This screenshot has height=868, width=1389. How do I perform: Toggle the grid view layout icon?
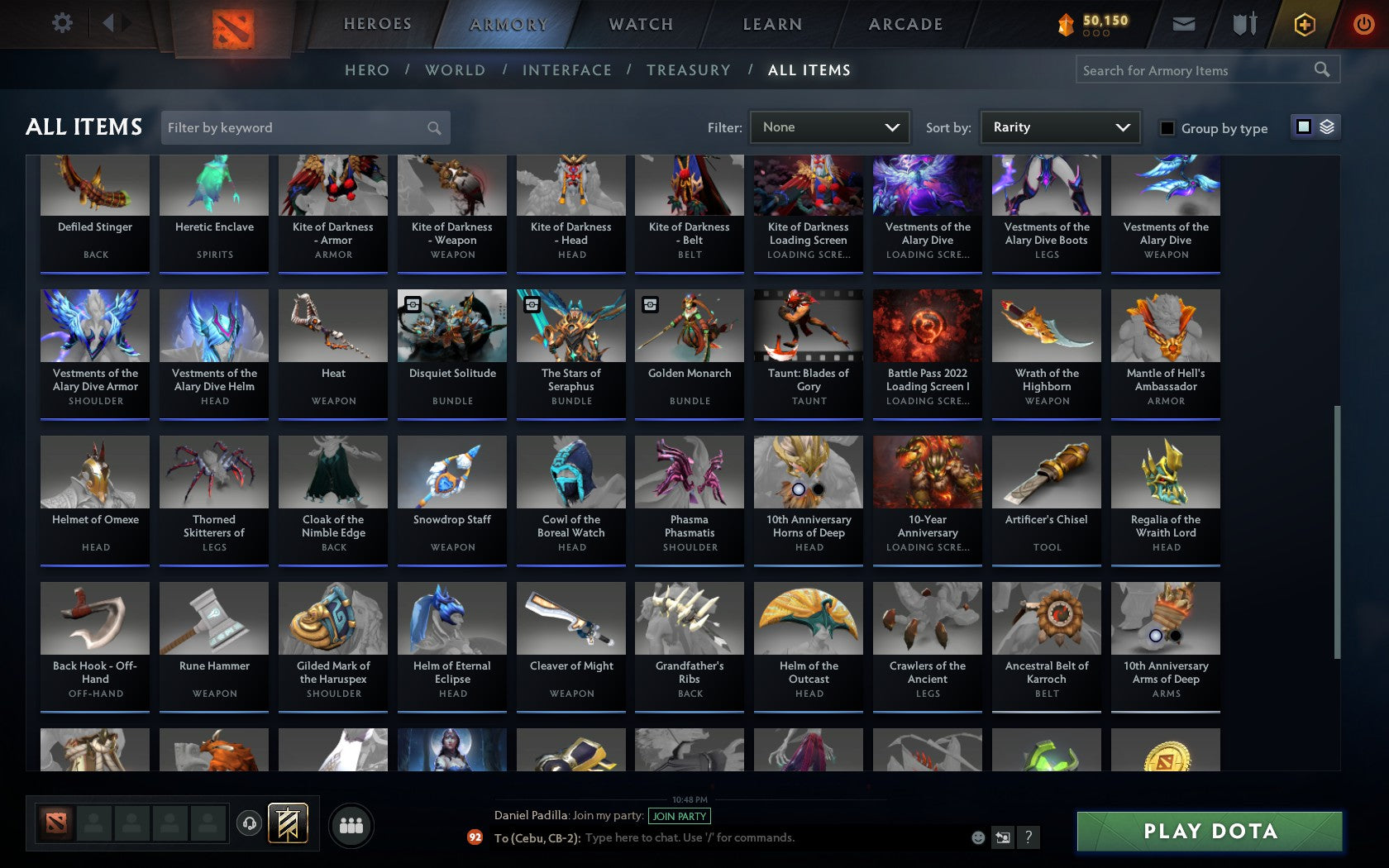(1303, 126)
